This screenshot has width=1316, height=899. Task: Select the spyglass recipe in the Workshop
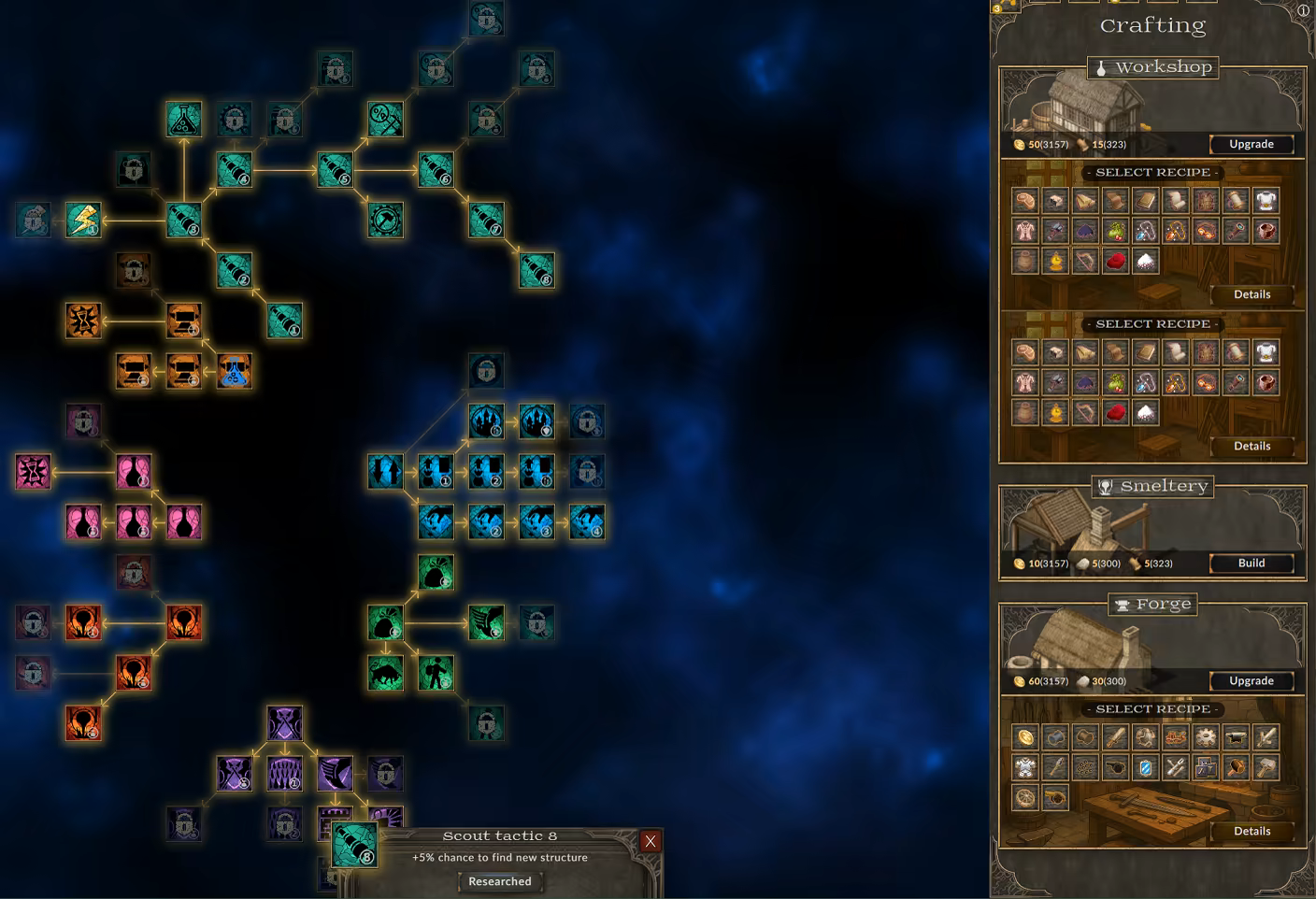pos(1236,231)
